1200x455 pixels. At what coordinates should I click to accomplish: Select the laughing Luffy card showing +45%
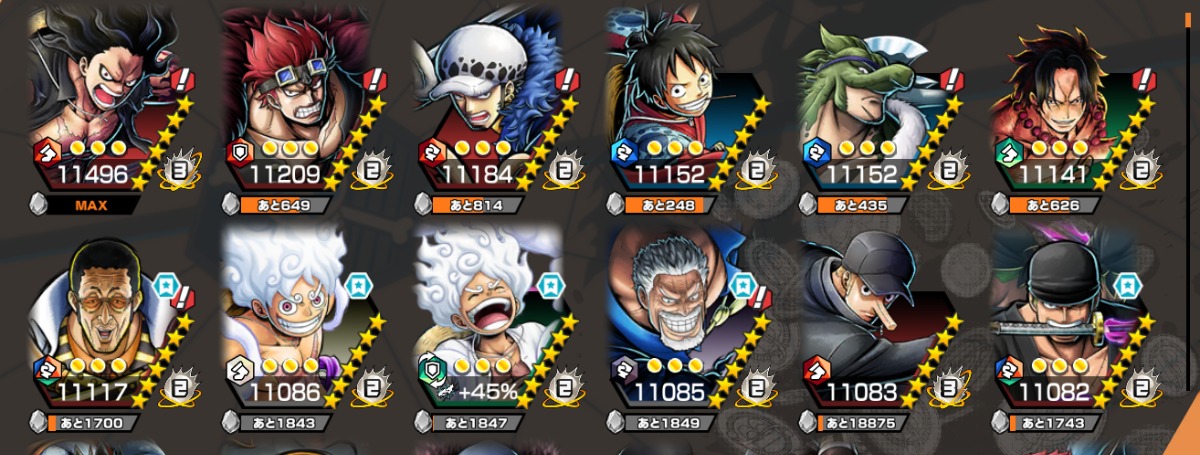click(x=493, y=320)
